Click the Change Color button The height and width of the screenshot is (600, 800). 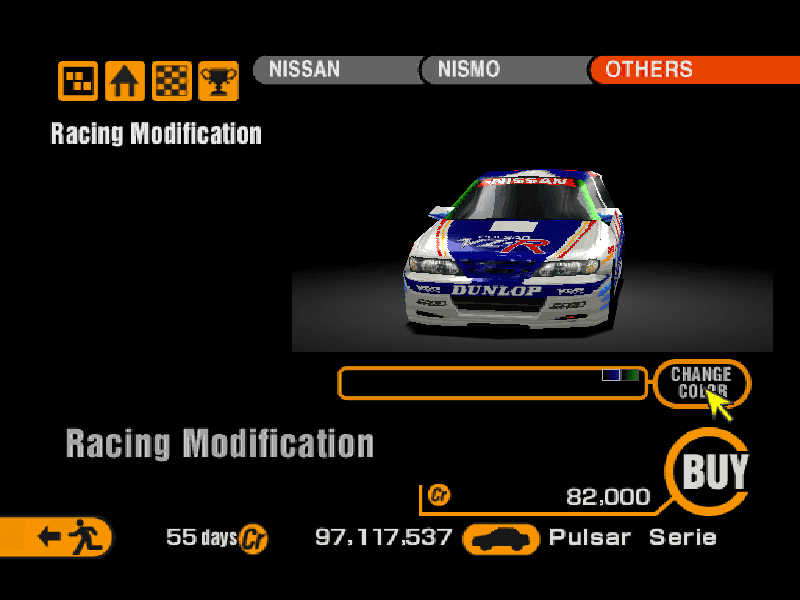click(701, 382)
